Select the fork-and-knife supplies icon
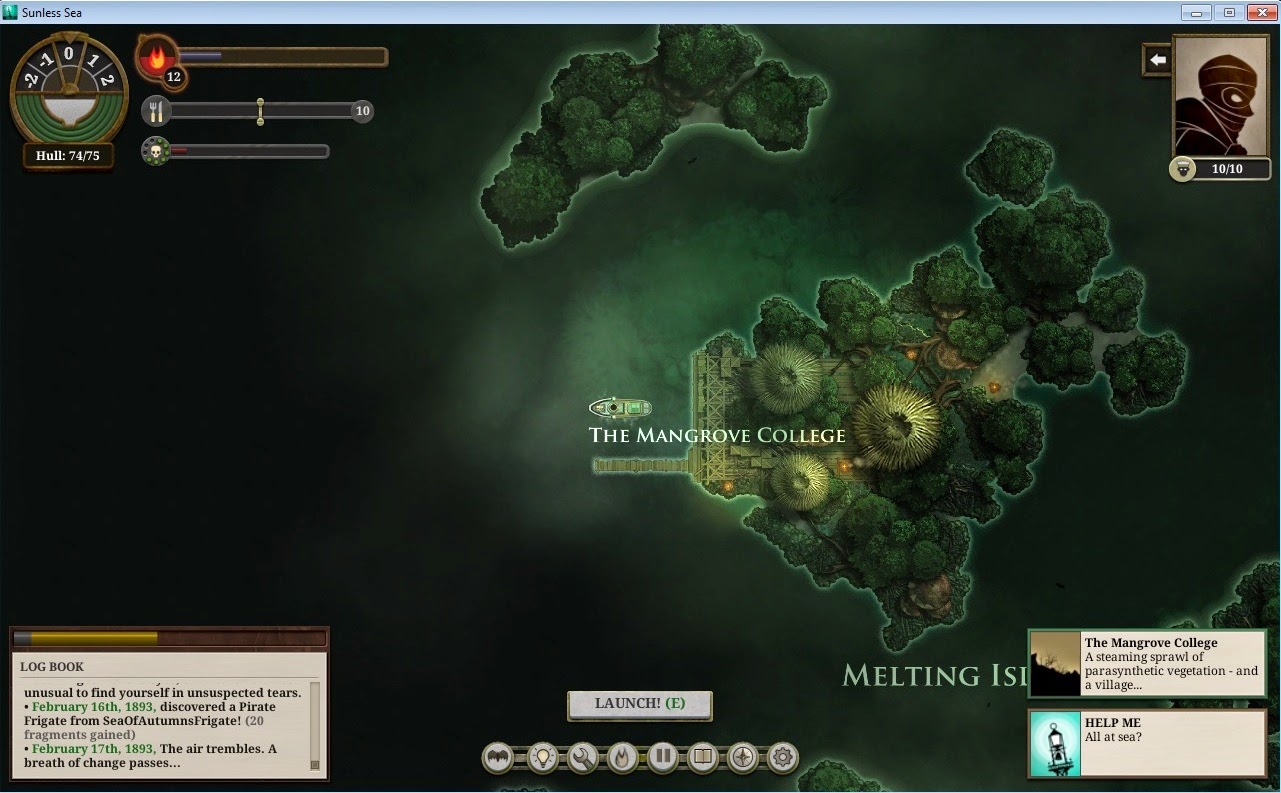The width and height of the screenshot is (1281, 793). click(x=156, y=111)
